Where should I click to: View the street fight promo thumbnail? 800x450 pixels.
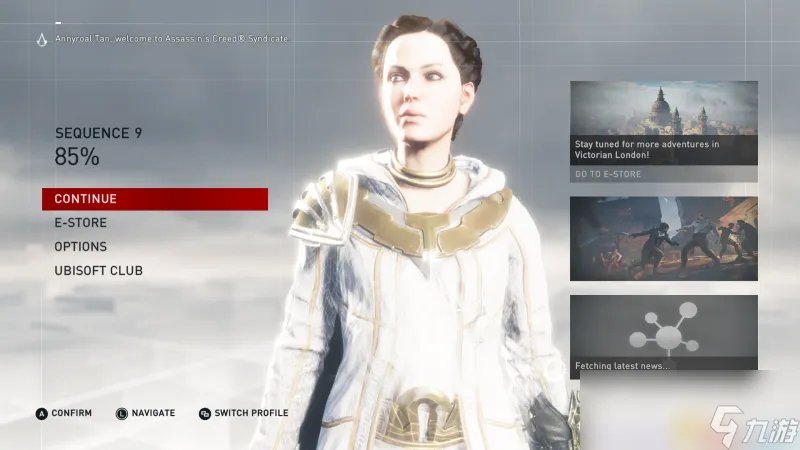(663, 238)
